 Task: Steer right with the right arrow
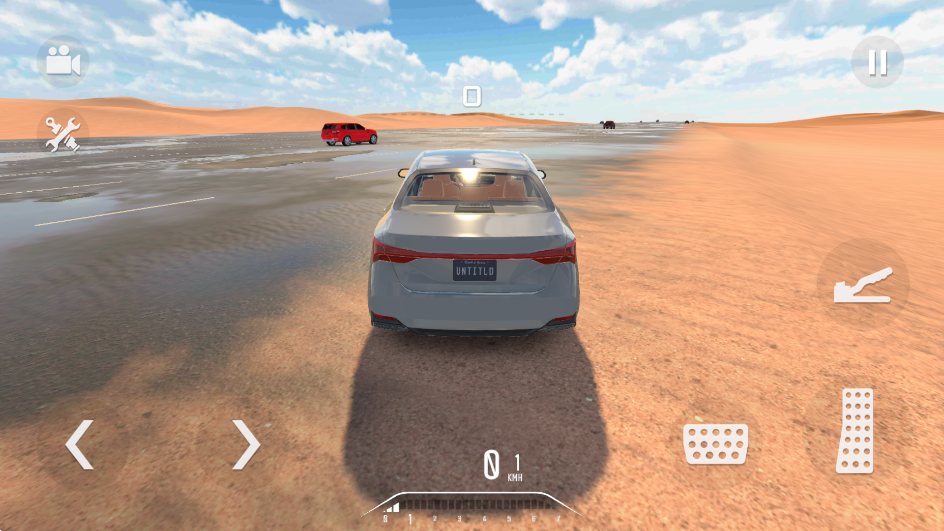pos(245,444)
